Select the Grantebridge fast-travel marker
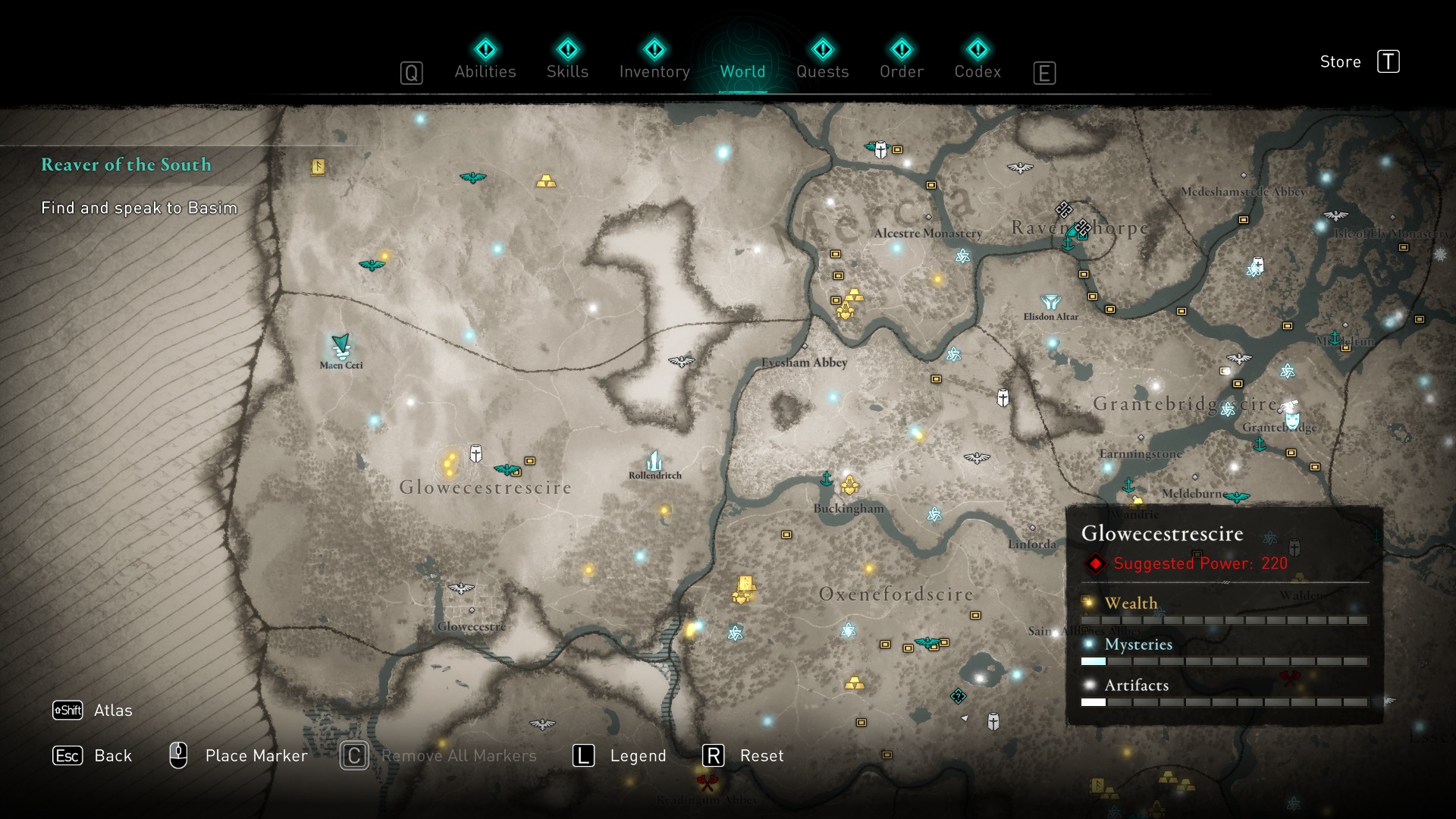Screen dimensions: 1456x819 (1290, 414)
